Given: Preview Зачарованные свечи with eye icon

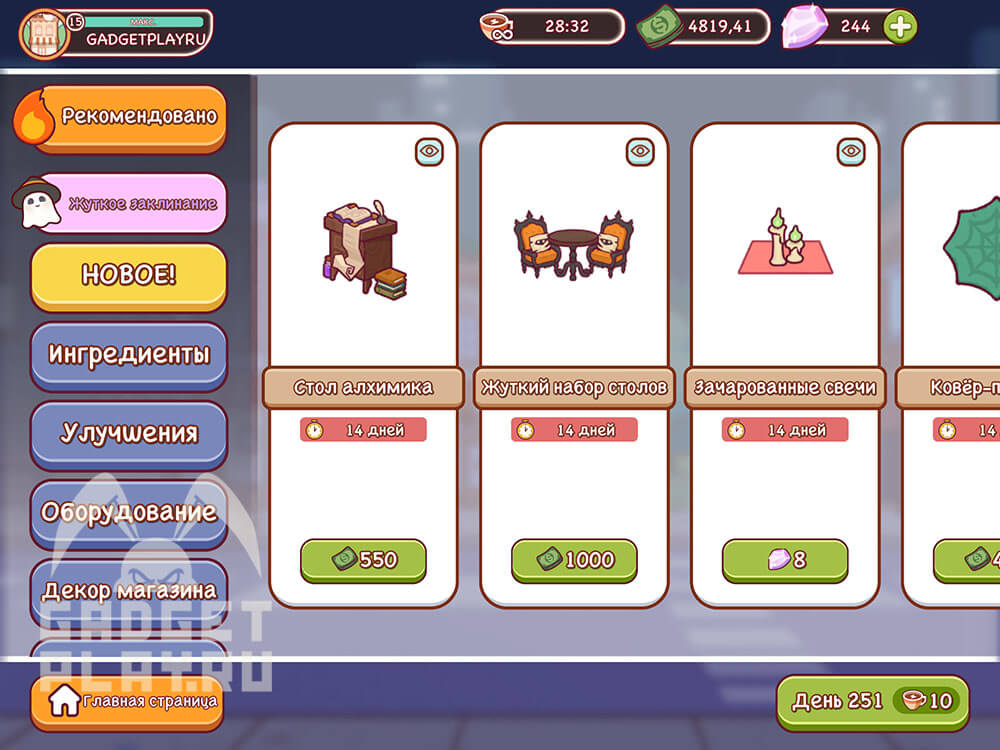Looking at the screenshot, I should (851, 151).
